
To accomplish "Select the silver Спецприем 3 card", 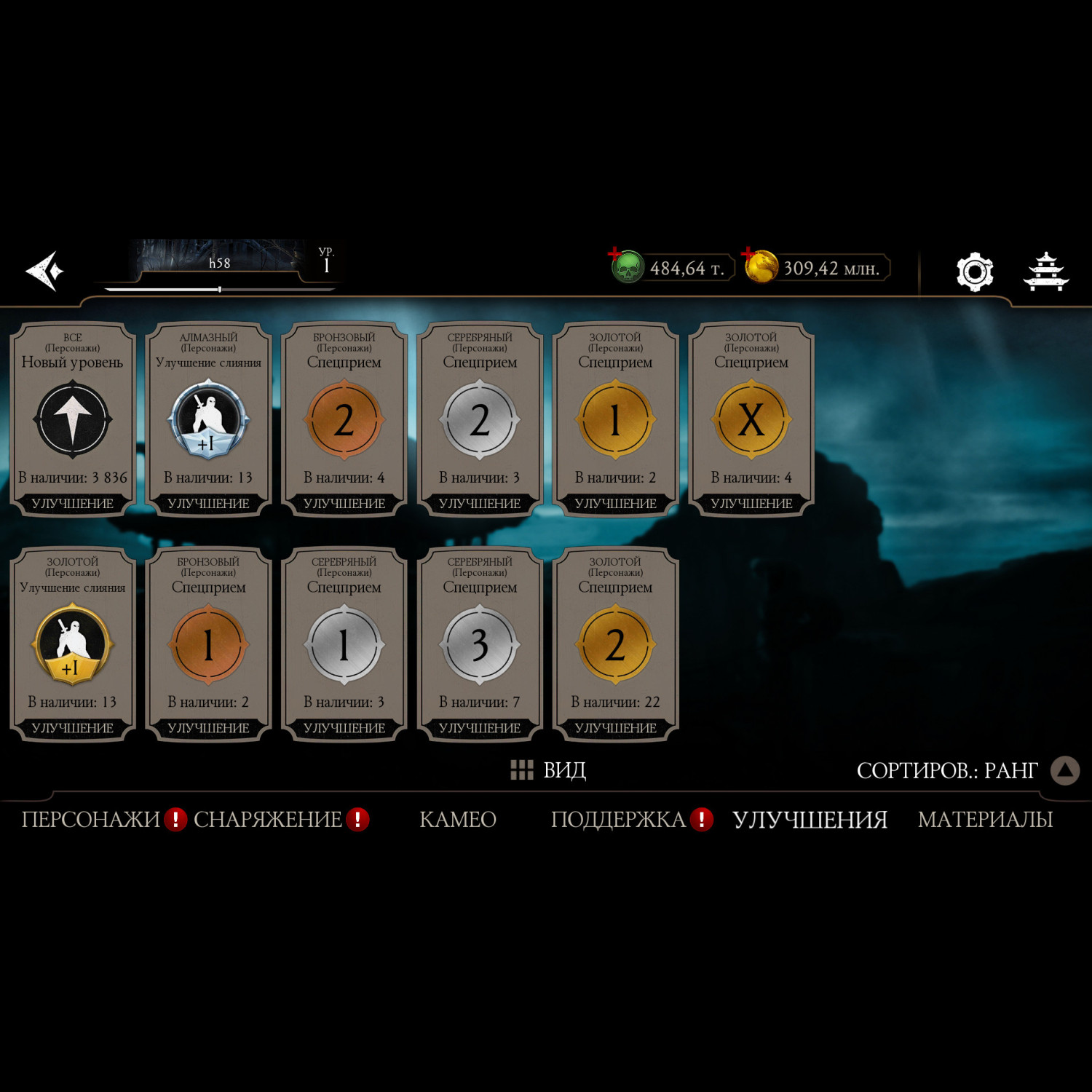I will click(480, 644).
